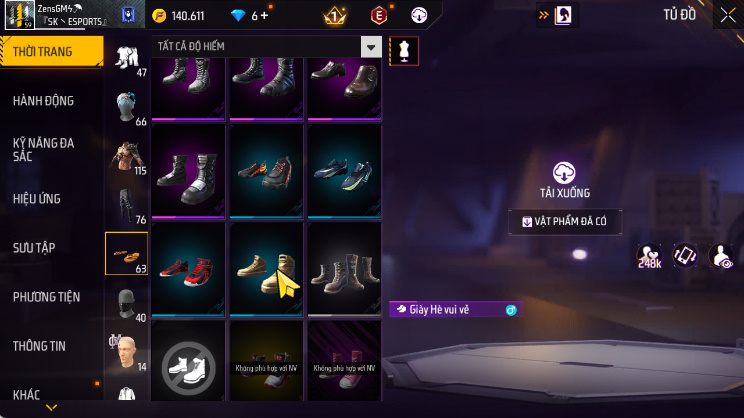
Task: Select the red sneakers item
Action: [x=189, y=268]
